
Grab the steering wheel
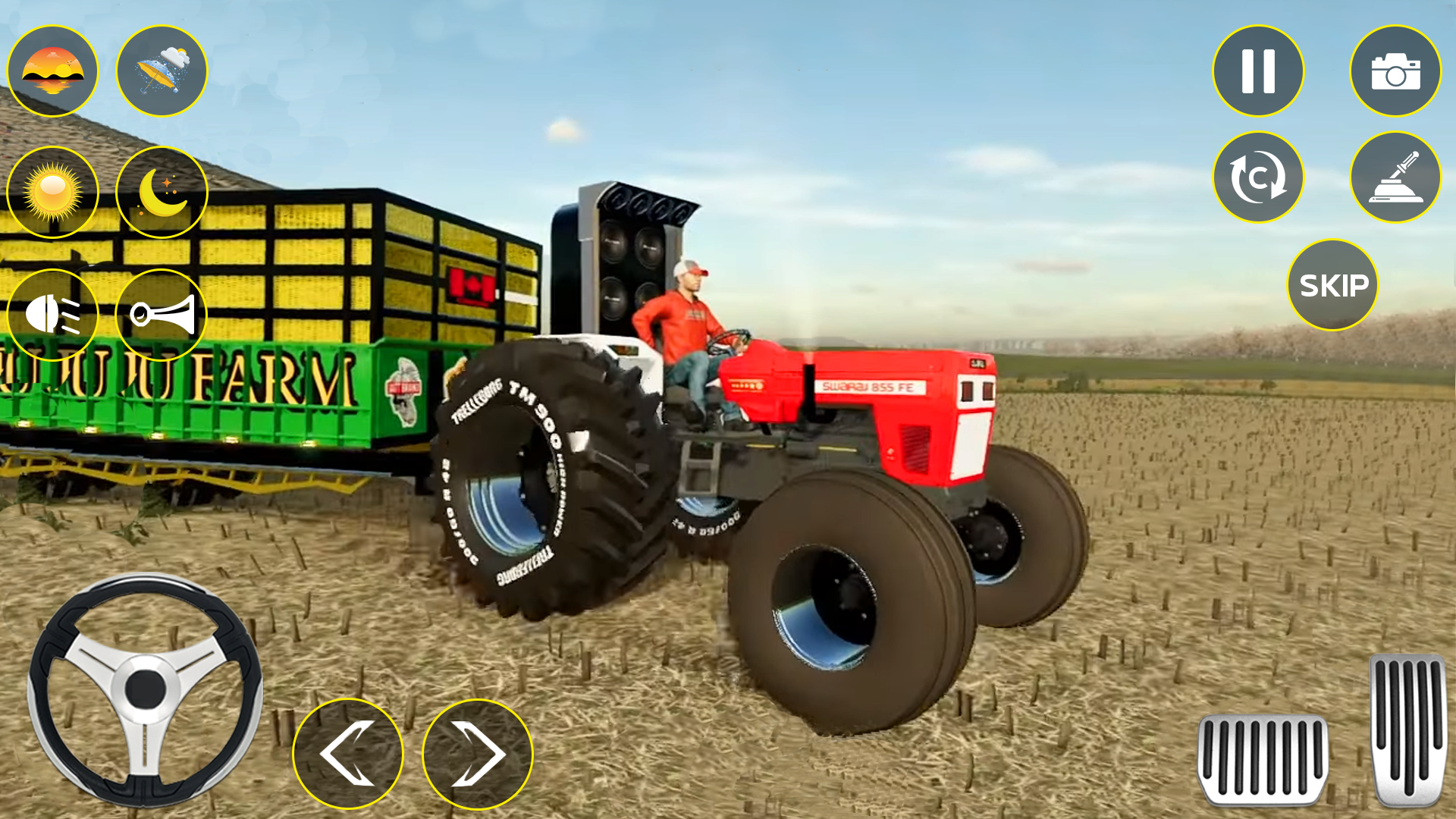[x=146, y=692]
